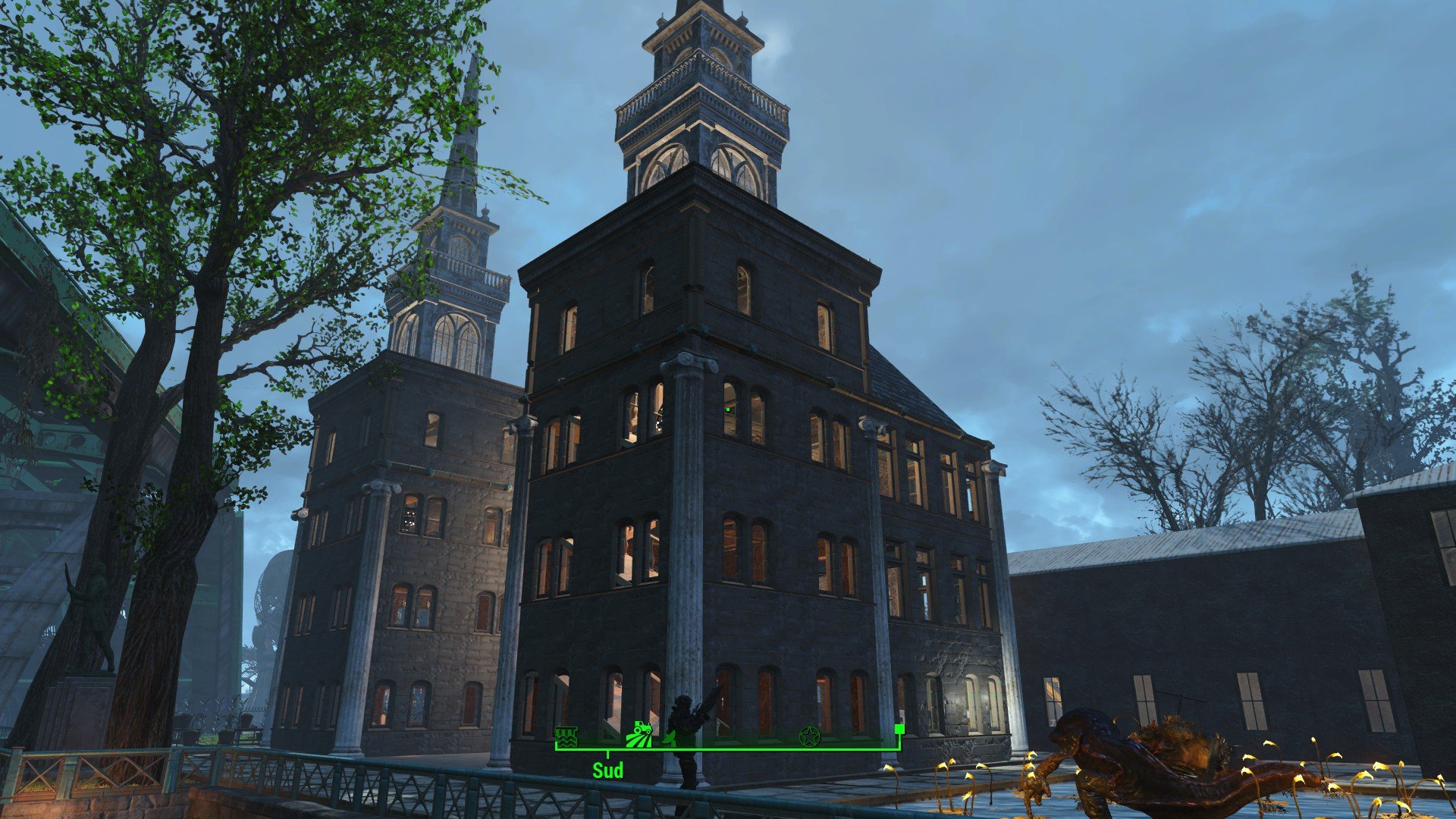Click the square quest marker on the compass
This screenshot has height=819, width=1456.
tap(899, 729)
